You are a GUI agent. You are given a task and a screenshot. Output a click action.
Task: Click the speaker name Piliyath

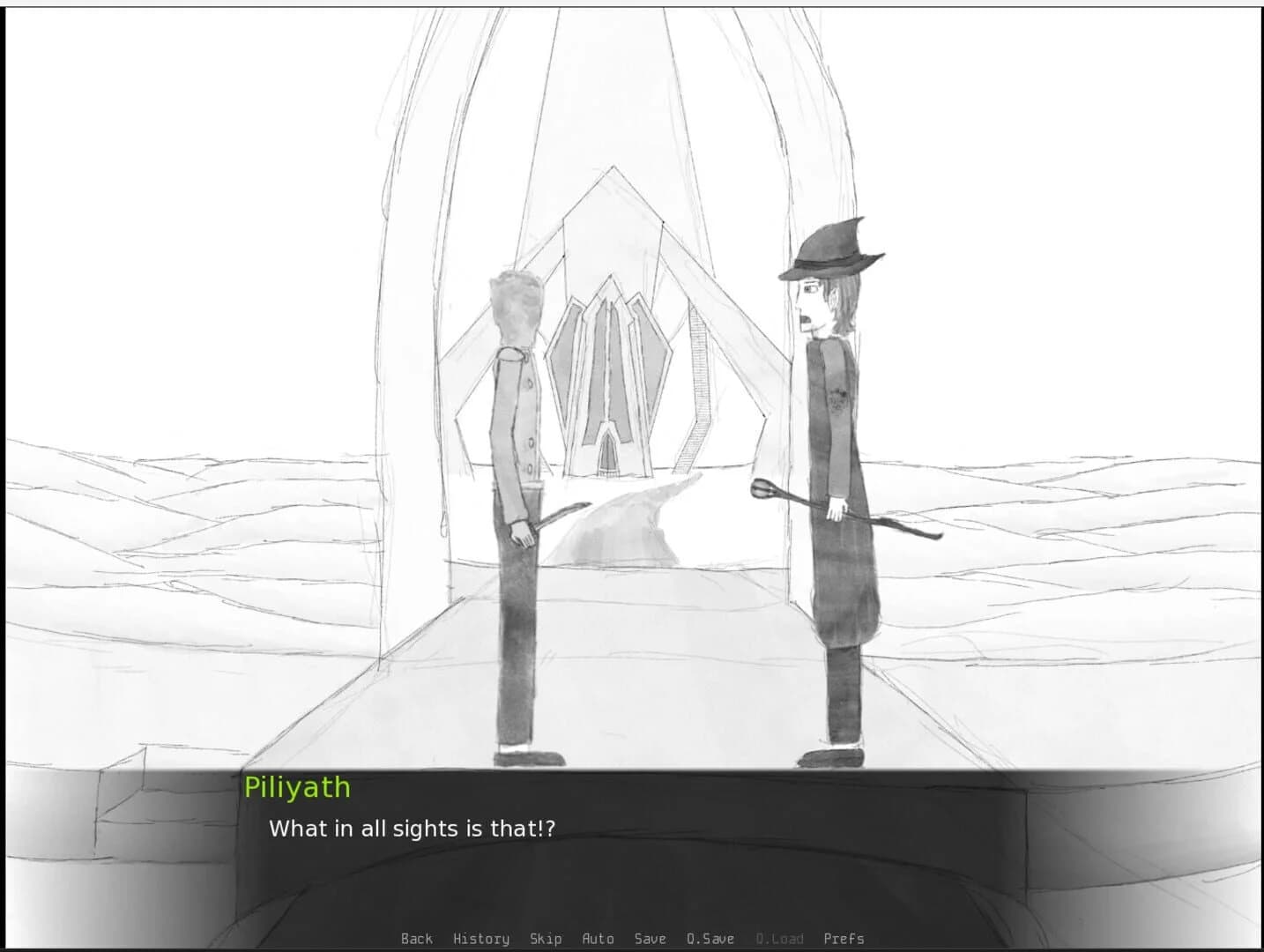point(297,787)
